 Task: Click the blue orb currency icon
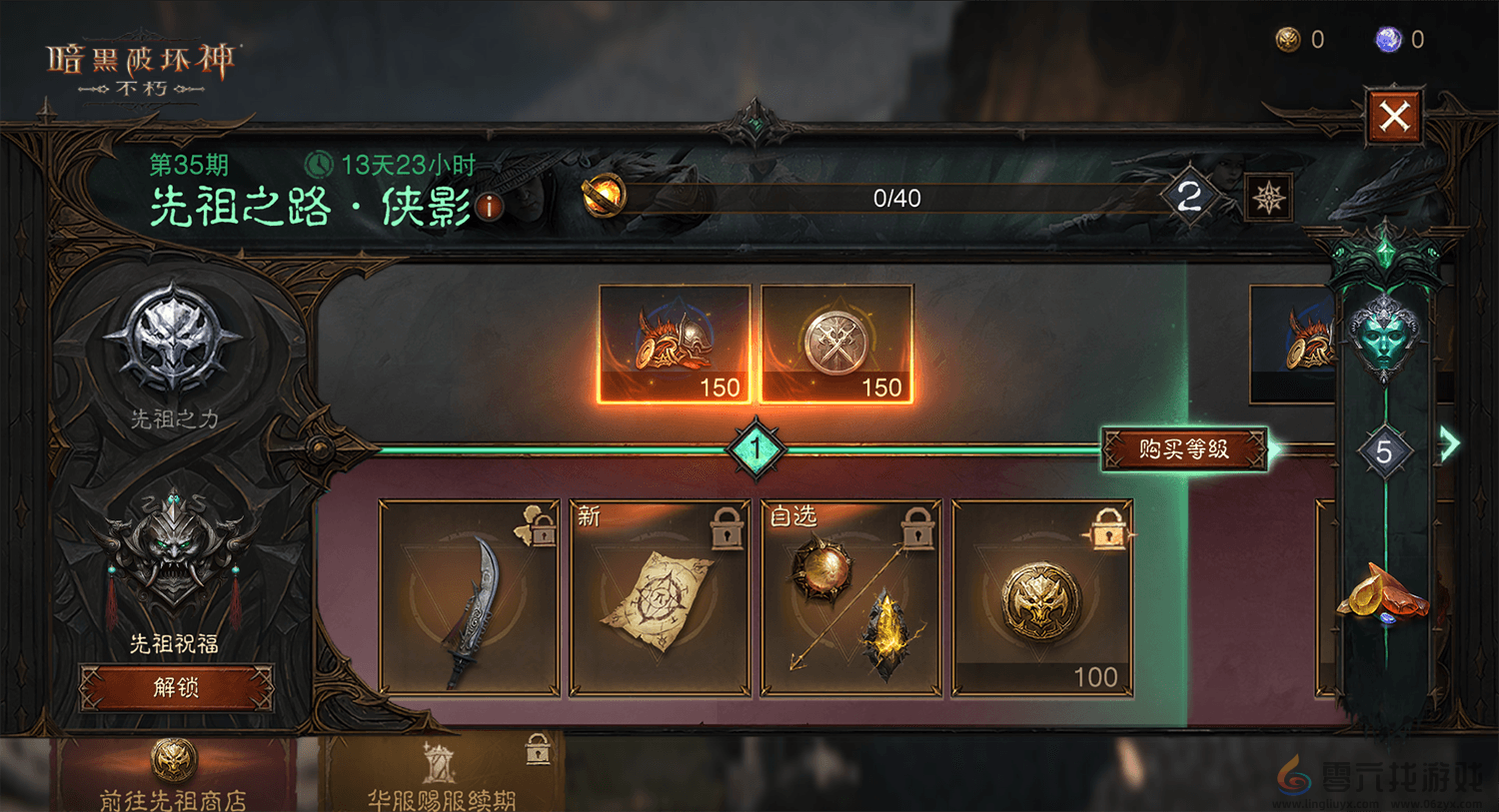pos(1388,40)
